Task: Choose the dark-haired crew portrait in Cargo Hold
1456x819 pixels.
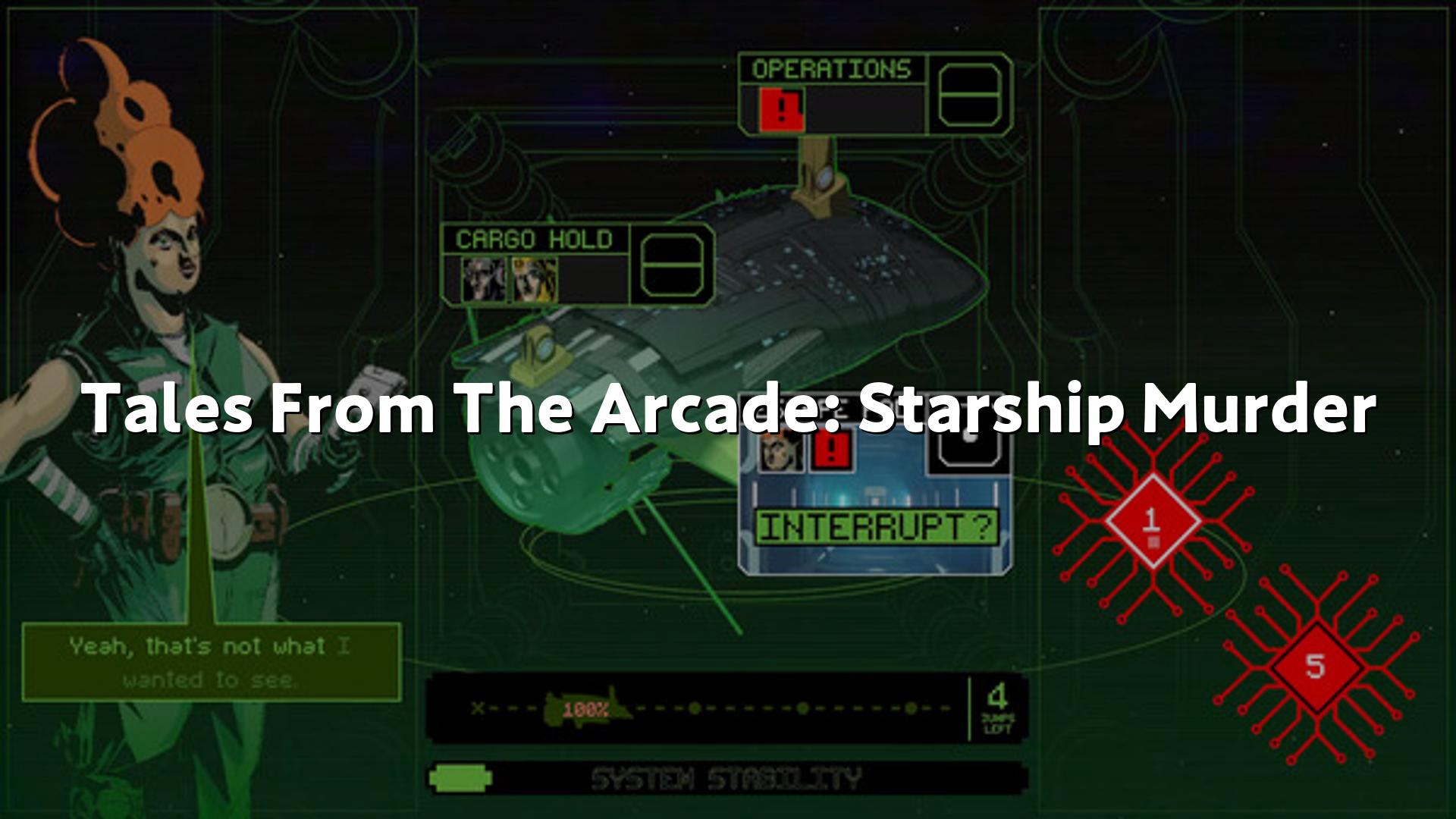Action: [x=482, y=279]
